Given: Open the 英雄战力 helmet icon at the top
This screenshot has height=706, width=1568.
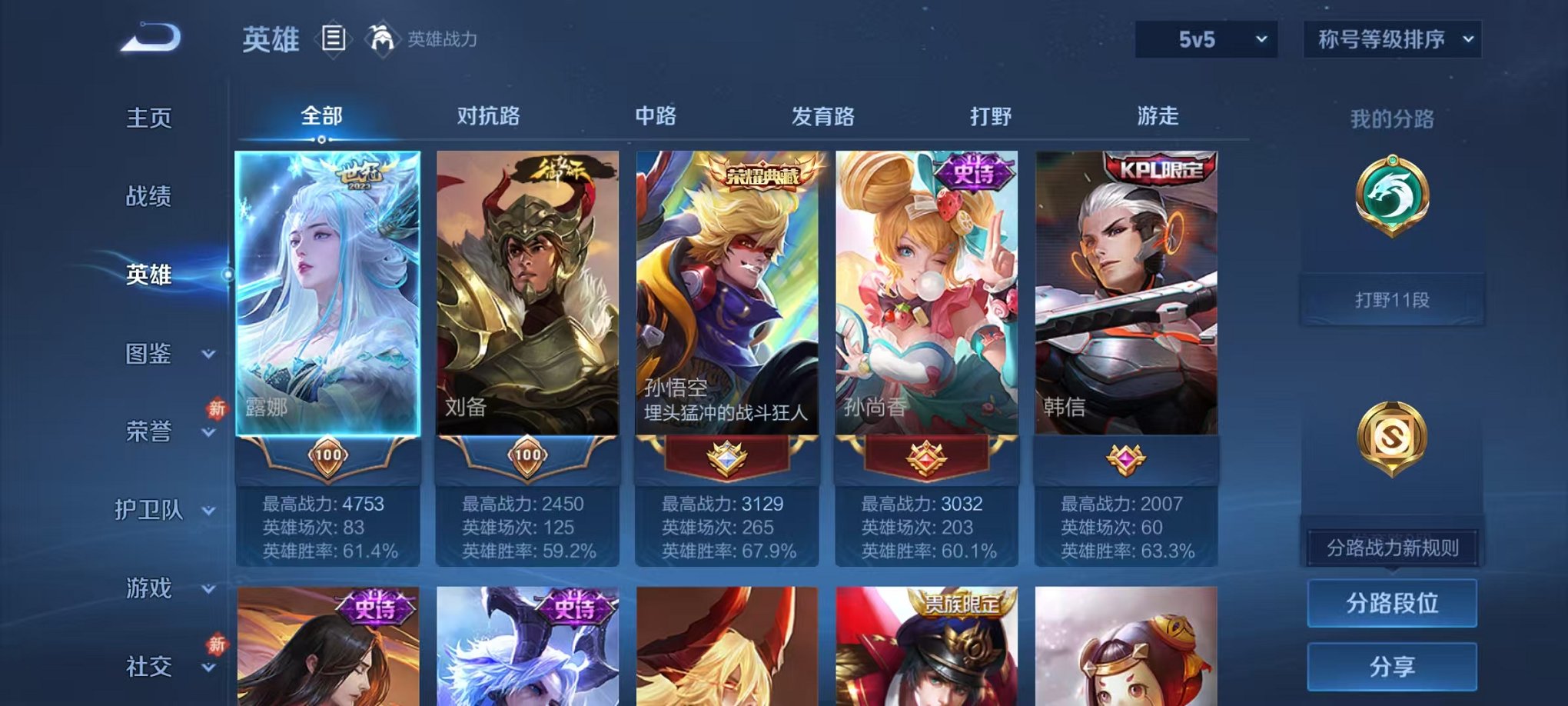Looking at the screenshot, I should coord(381,37).
